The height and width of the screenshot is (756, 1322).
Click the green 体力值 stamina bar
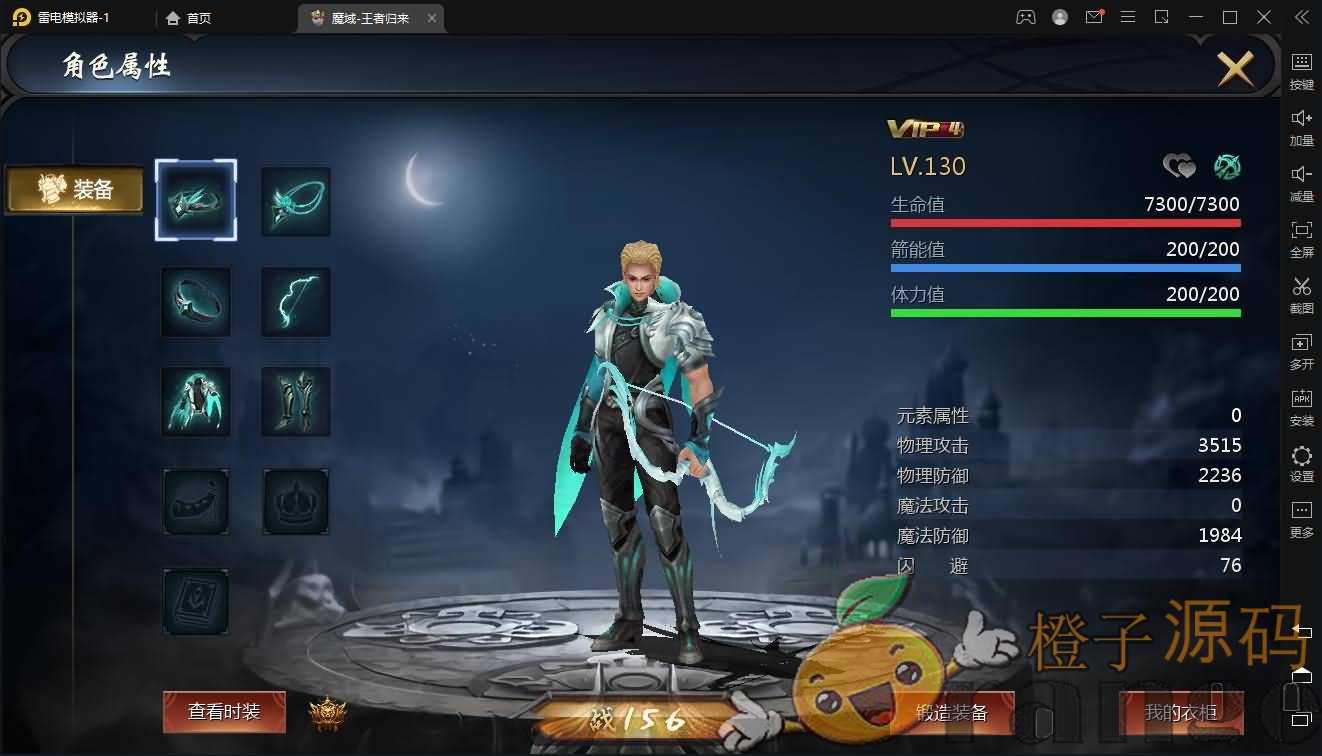click(1065, 311)
